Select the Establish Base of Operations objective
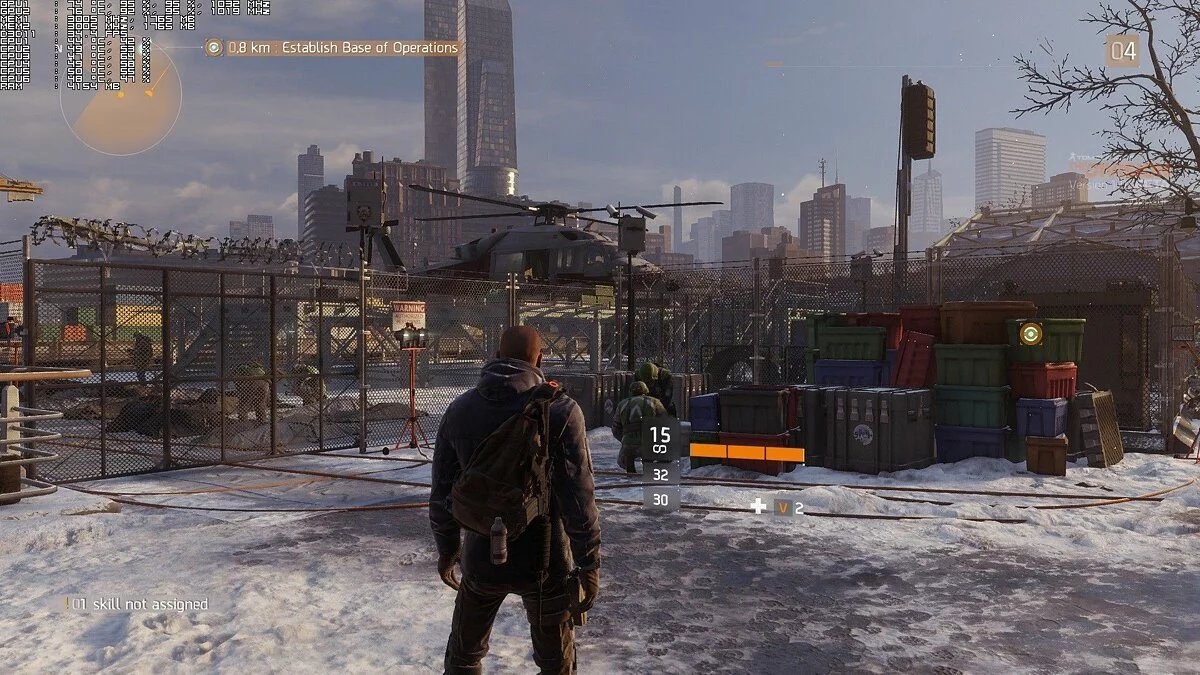Screen dimensions: 1200x675 pos(342,47)
